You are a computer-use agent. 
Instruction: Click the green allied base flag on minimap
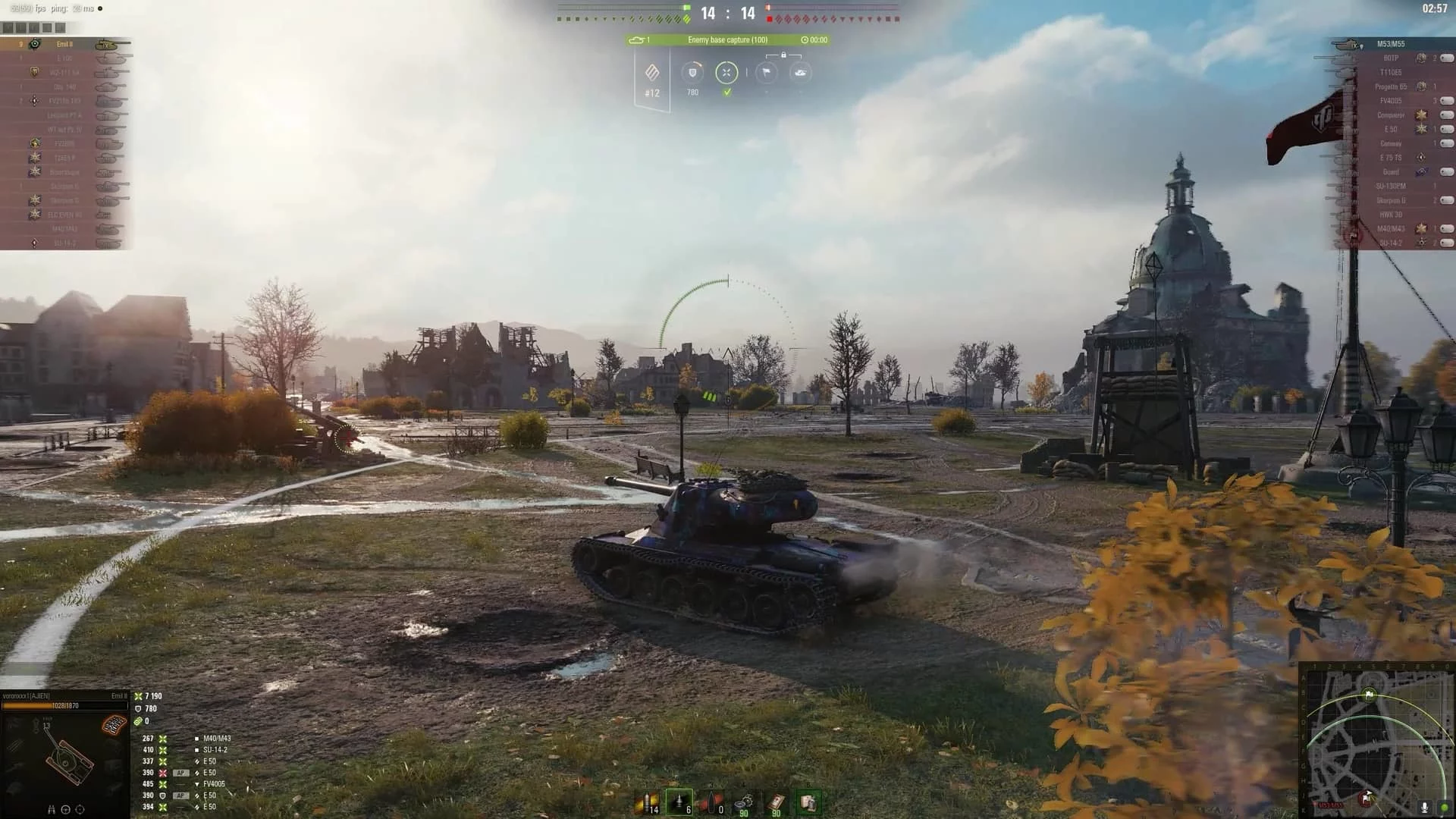(x=1369, y=694)
